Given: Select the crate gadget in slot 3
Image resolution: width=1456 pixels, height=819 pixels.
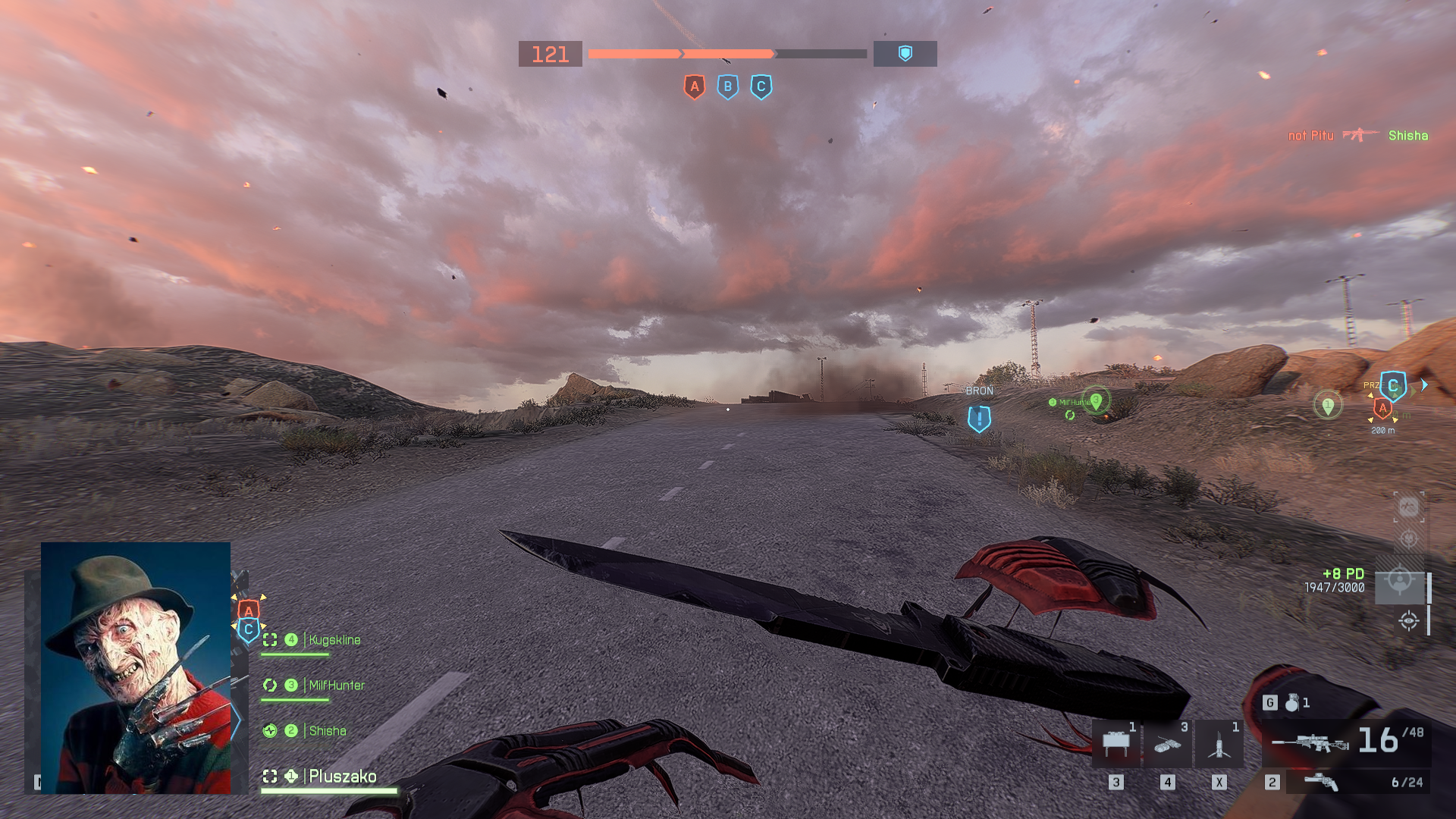Looking at the screenshot, I should [x=1116, y=744].
